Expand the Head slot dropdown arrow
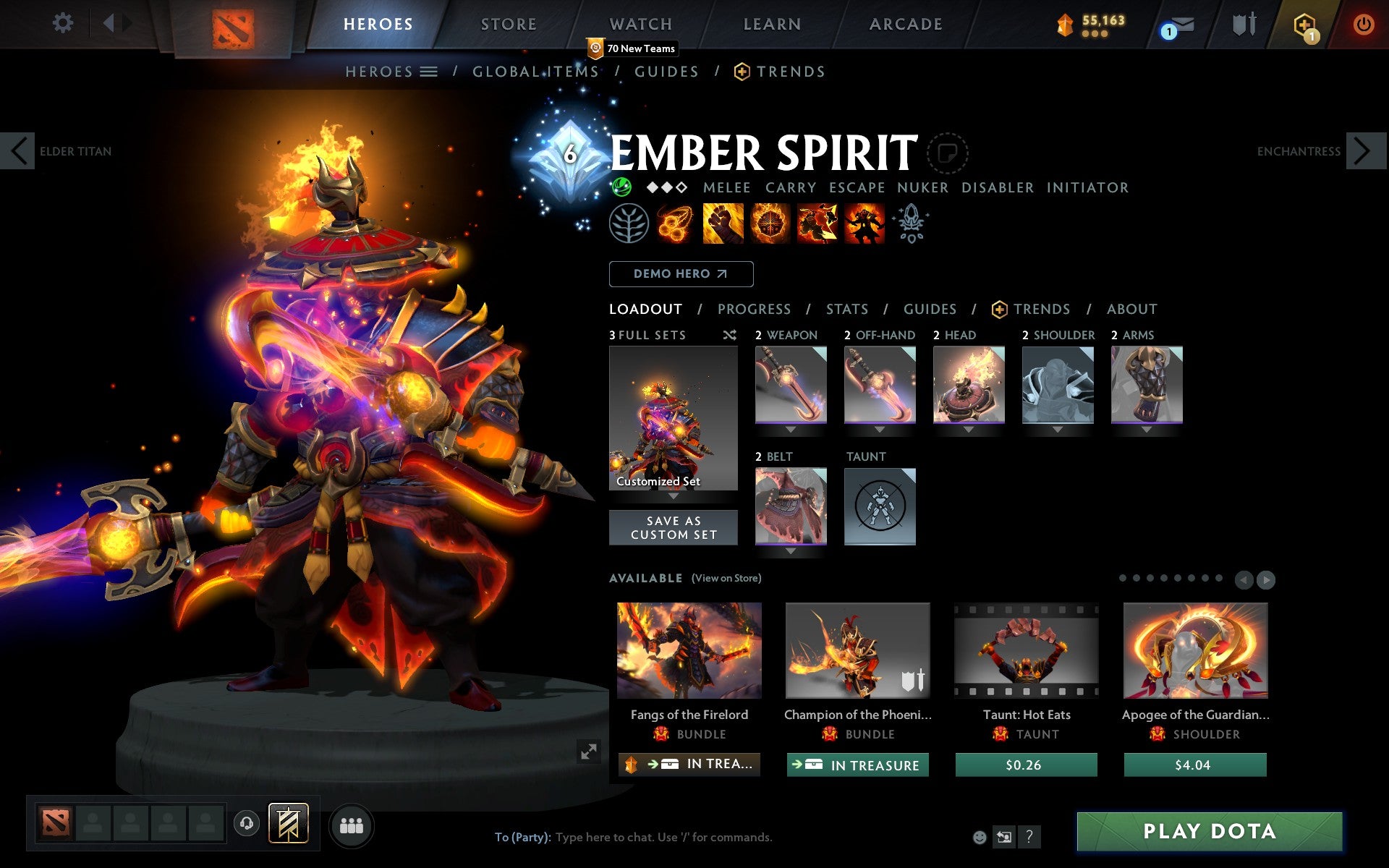The image size is (1389, 868). click(x=969, y=428)
